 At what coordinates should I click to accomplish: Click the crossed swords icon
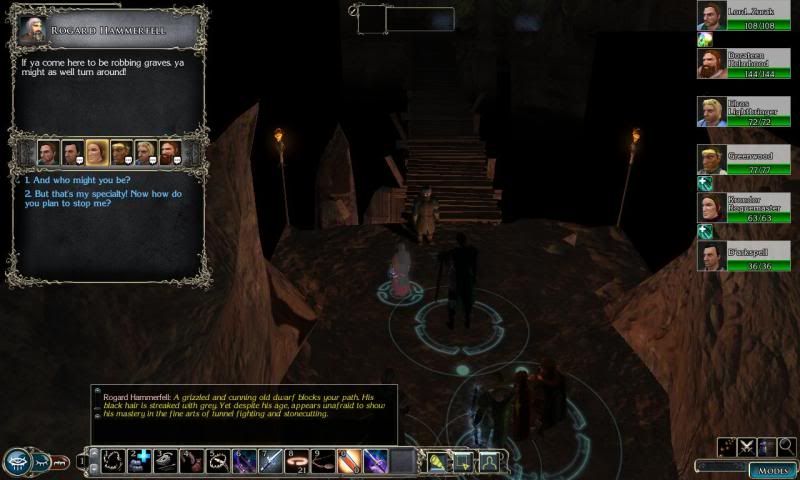747,447
